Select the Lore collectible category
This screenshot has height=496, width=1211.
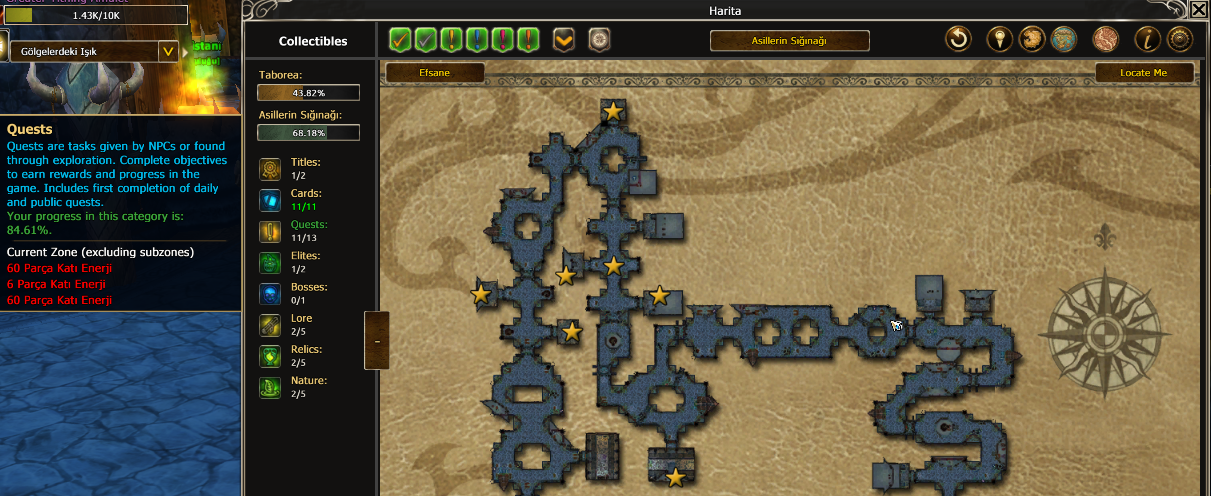[x=270, y=325]
